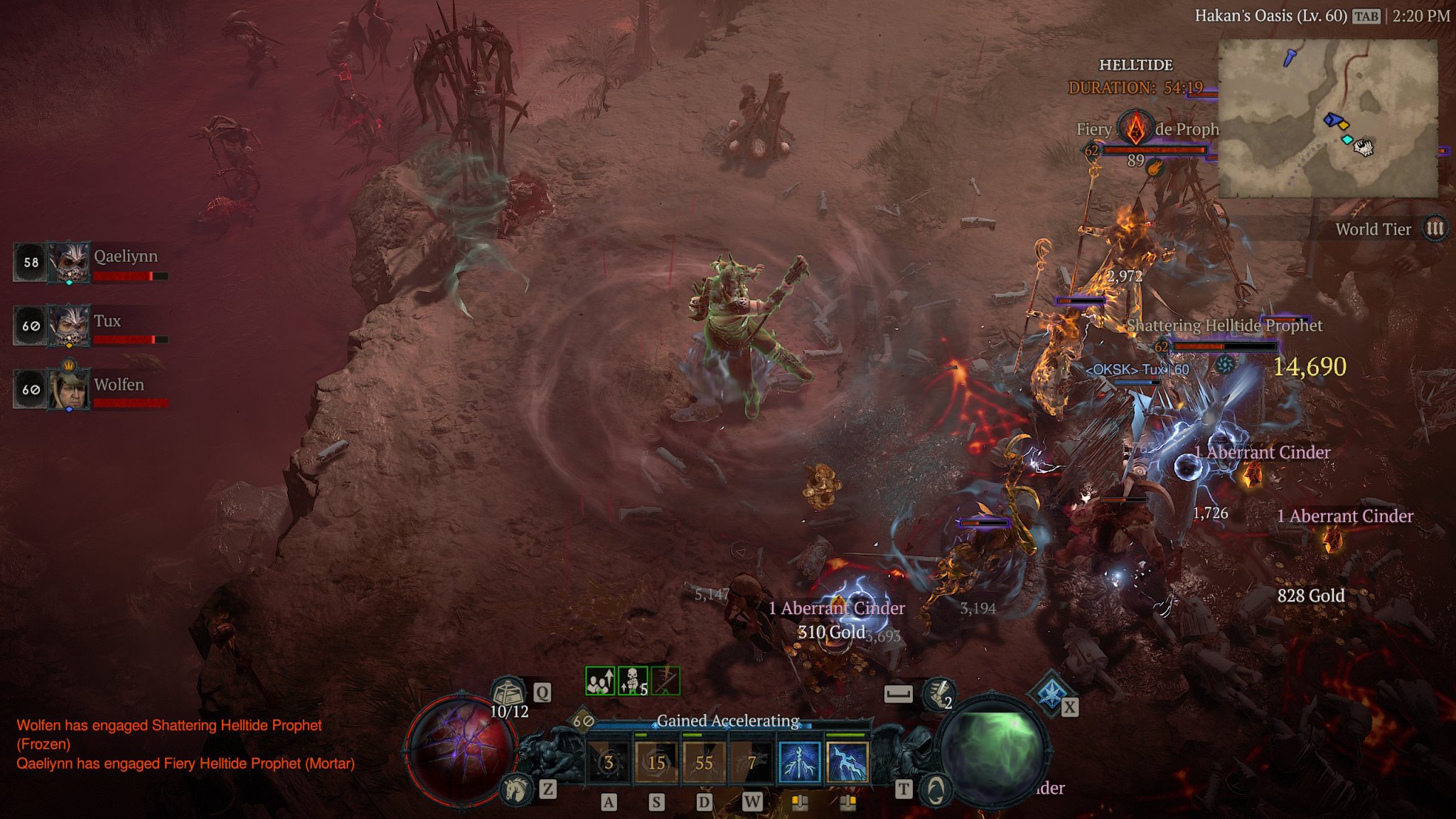Activate the skill showing 55 bound to D
The height and width of the screenshot is (819, 1456).
[703, 762]
